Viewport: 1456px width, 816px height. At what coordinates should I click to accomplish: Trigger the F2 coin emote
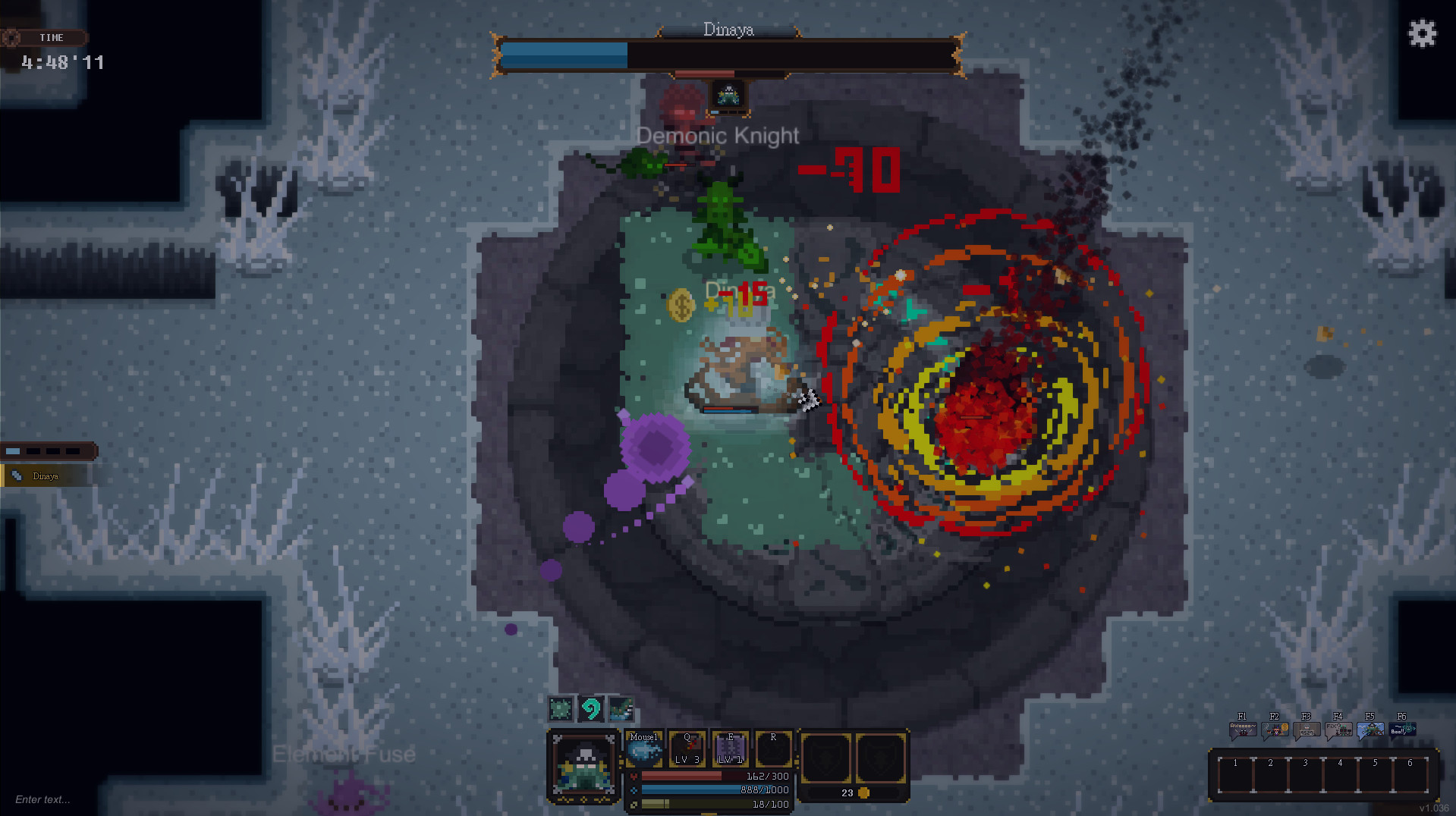point(1275,729)
